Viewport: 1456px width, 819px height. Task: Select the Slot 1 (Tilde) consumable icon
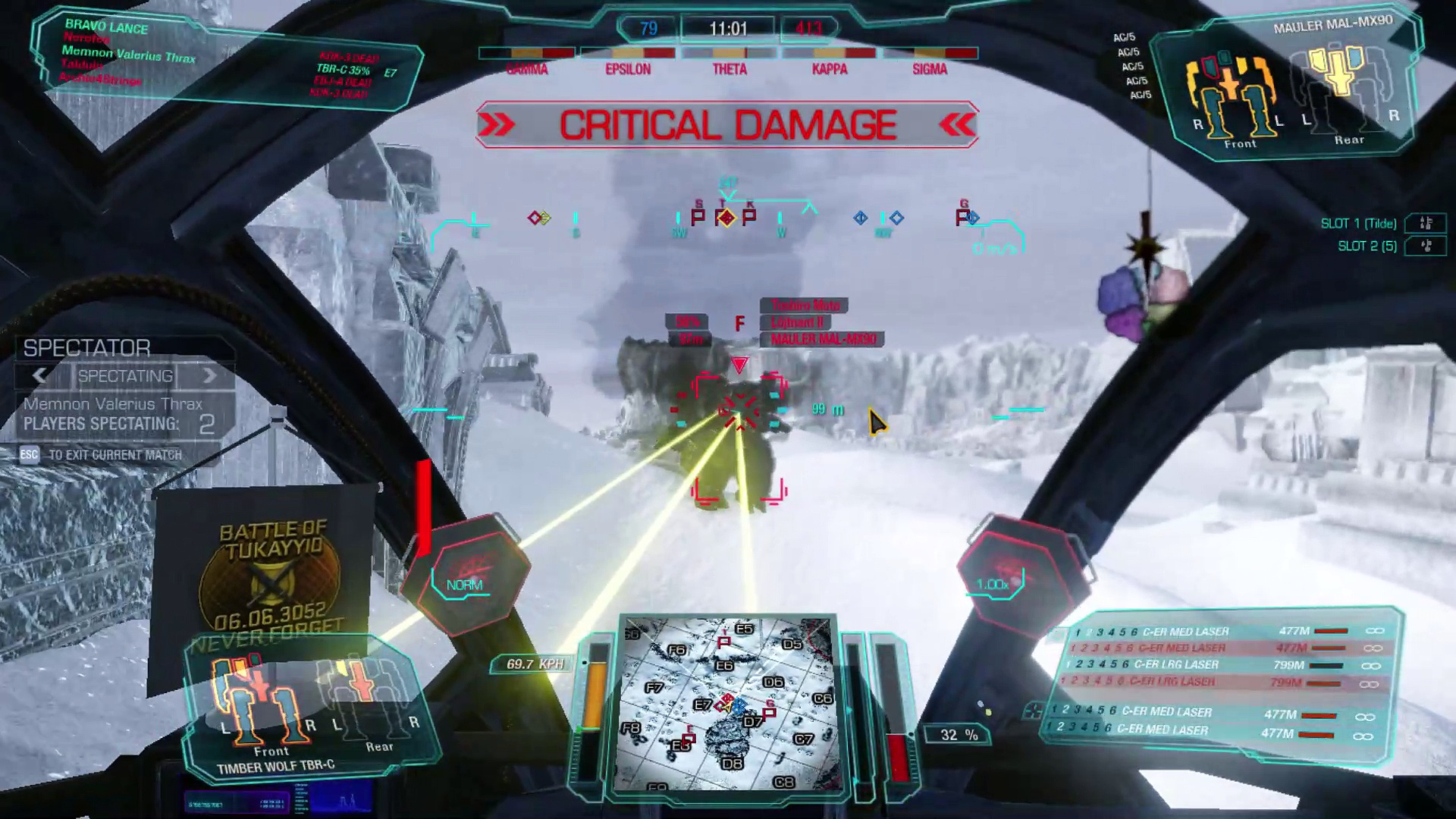click(1426, 223)
